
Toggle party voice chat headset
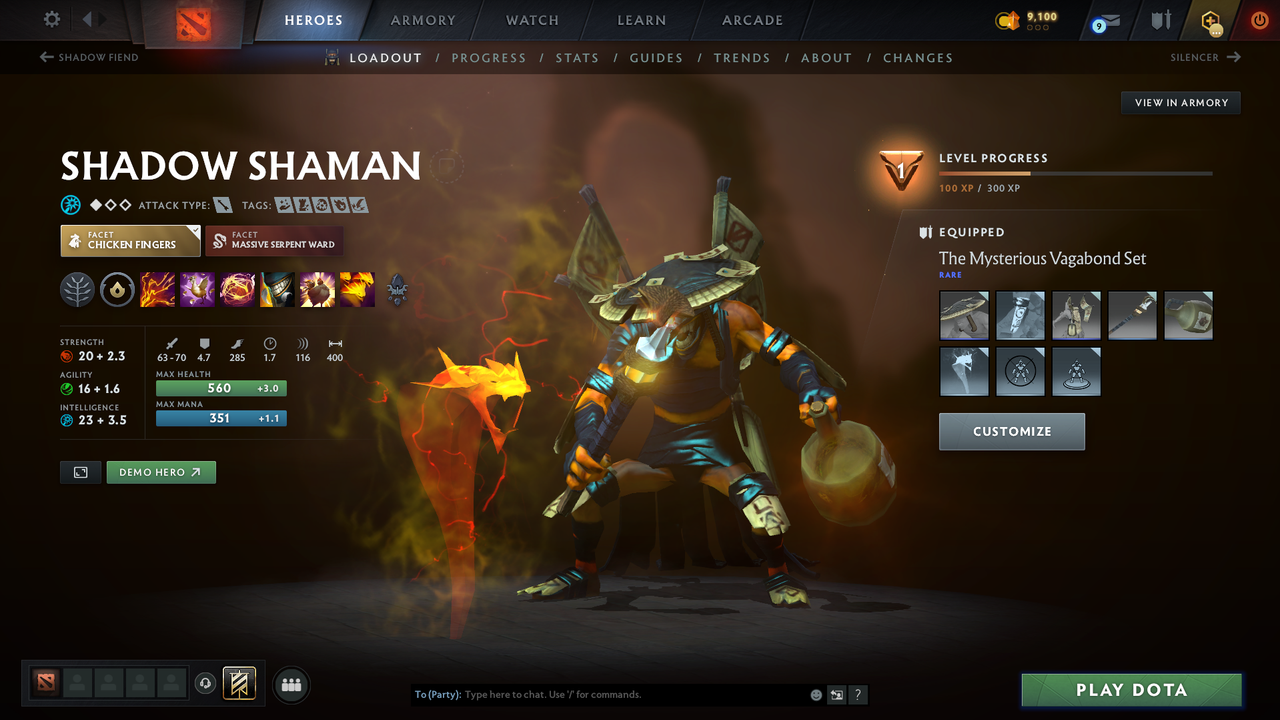(x=207, y=684)
